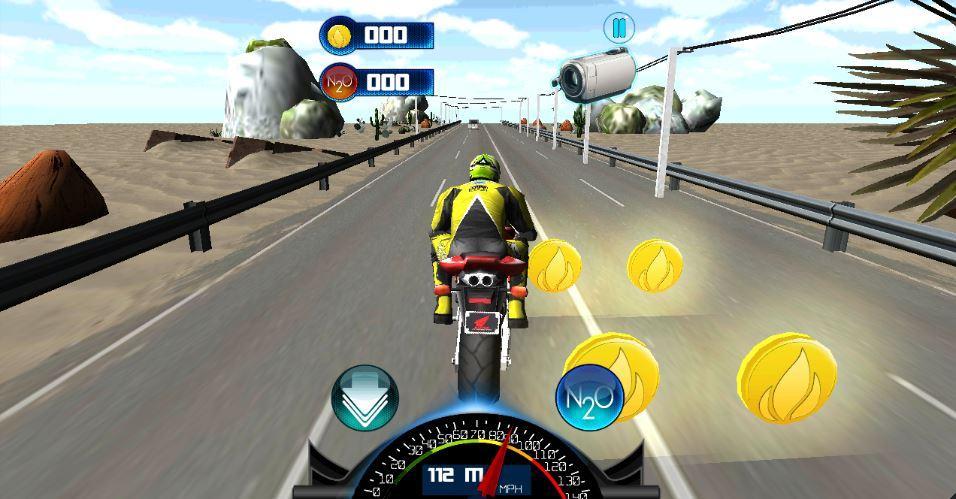Image resolution: width=956 pixels, height=499 pixels.
Task: Switch the camera view
Action: point(594,72)
